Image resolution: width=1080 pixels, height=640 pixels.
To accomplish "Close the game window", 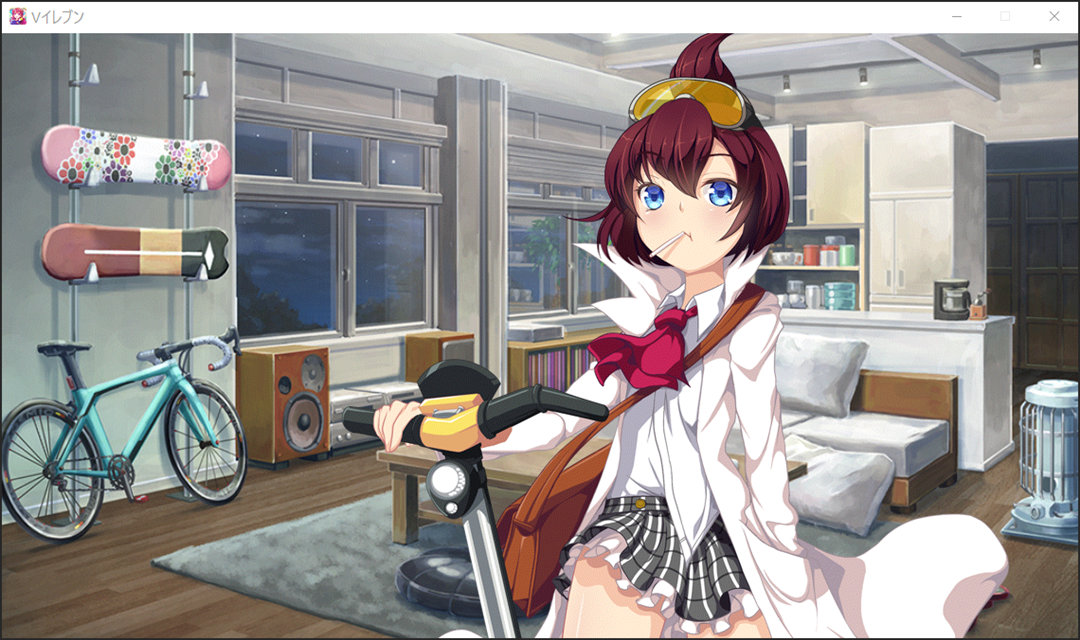I will [1053, 16].
